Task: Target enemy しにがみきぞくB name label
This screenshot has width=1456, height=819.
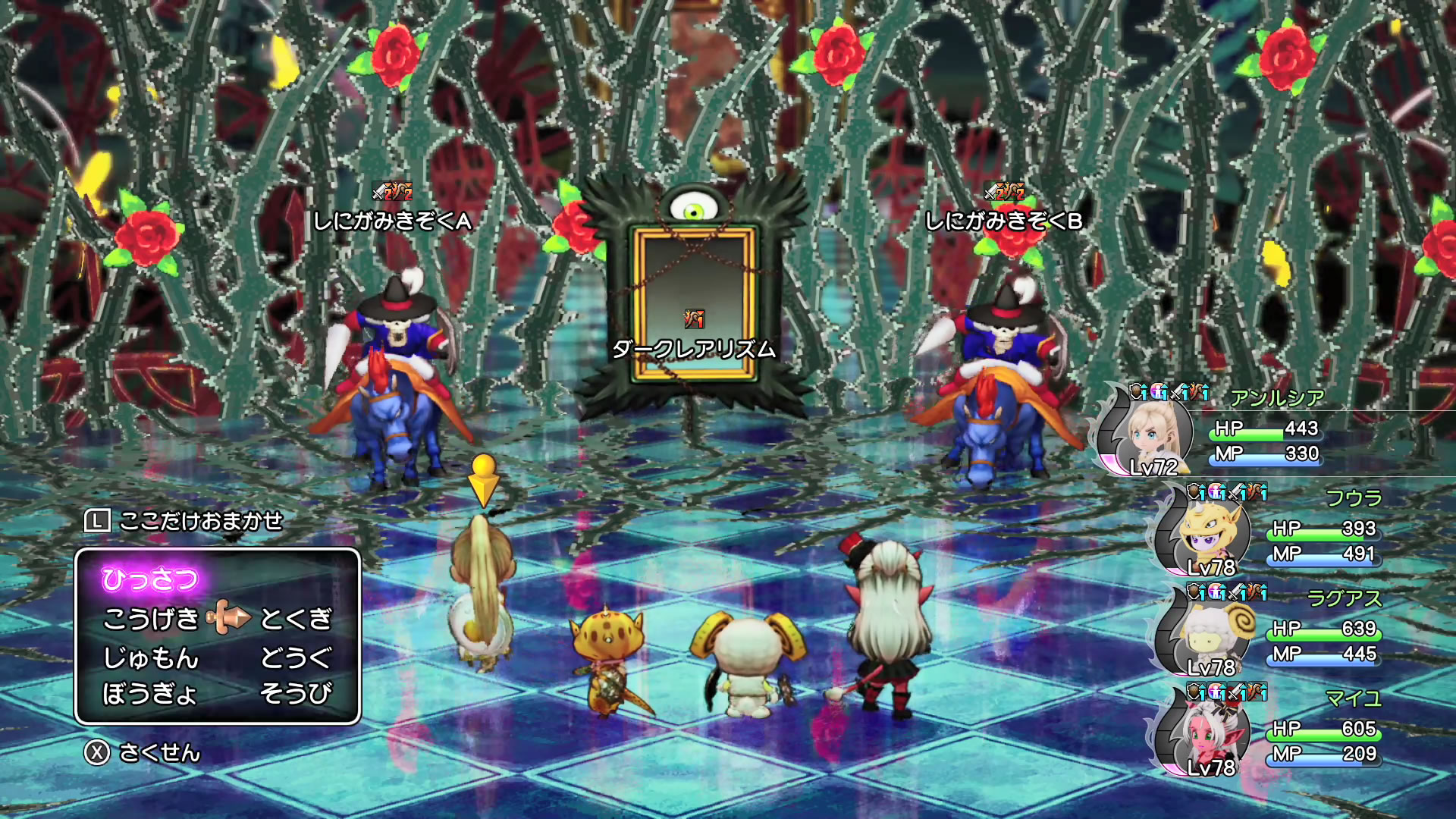Action: tap(1004, 221)
